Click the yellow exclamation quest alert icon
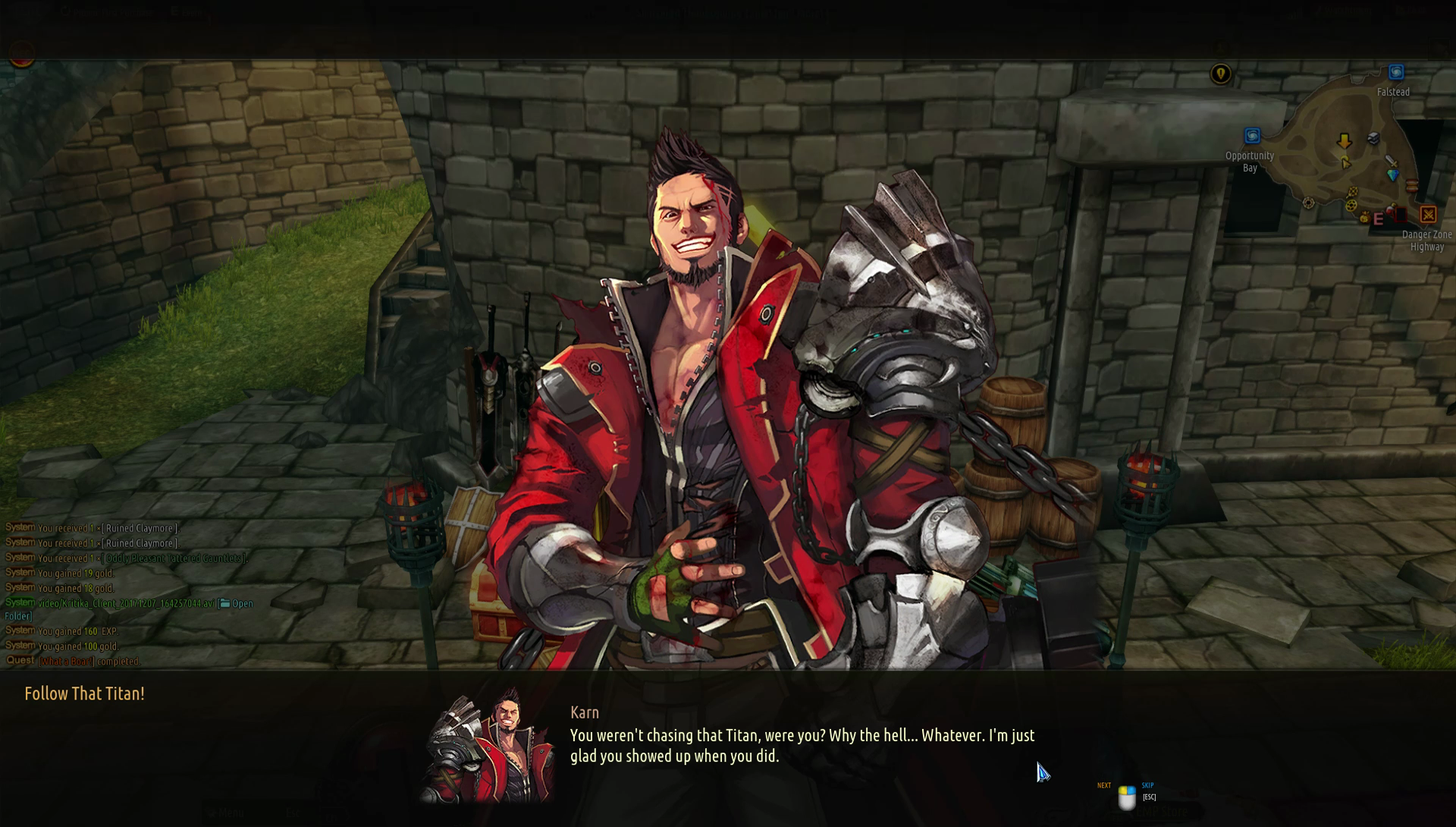 1220,74
